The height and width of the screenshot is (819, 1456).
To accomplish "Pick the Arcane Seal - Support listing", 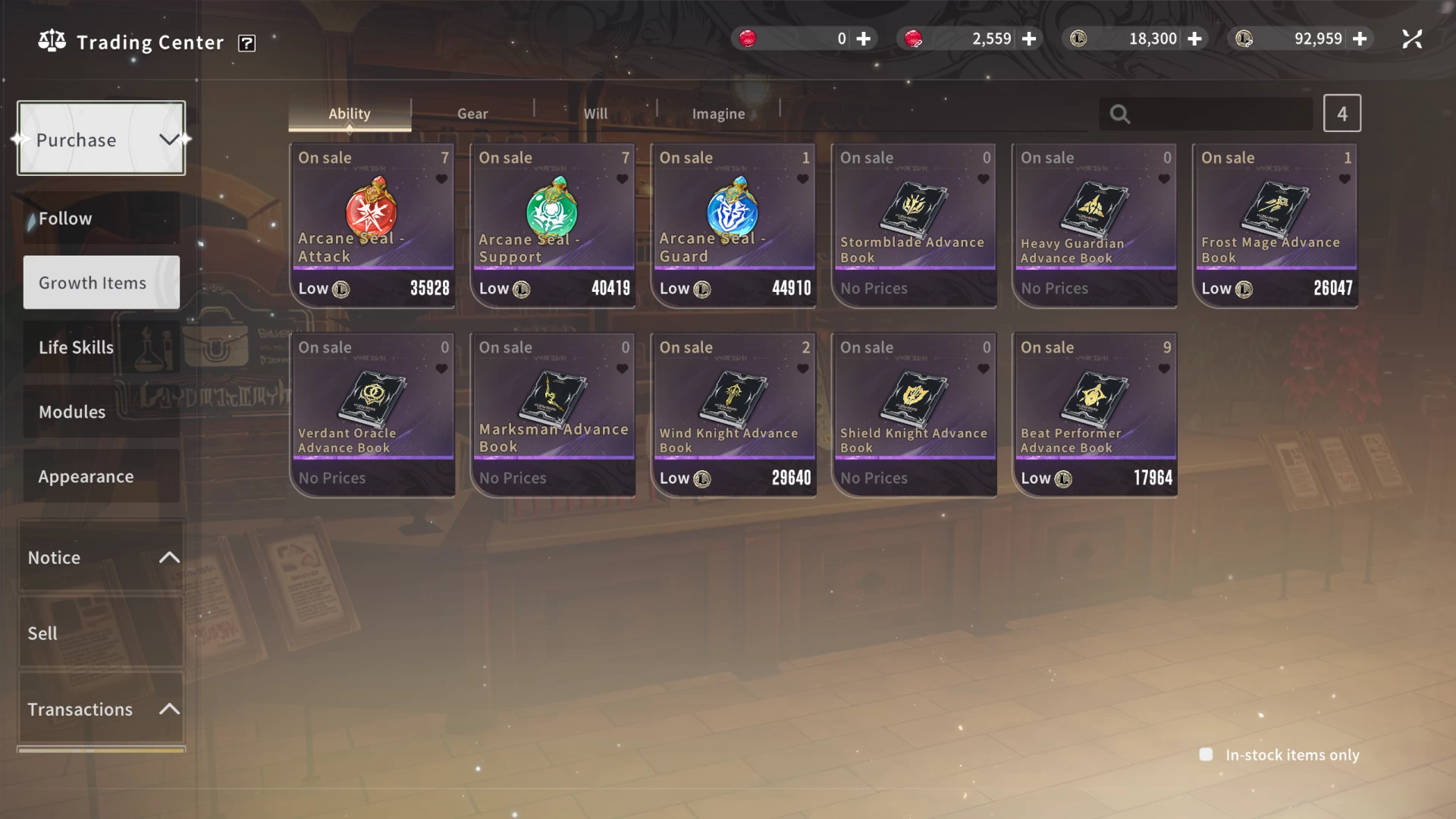I will coord(553,225).
